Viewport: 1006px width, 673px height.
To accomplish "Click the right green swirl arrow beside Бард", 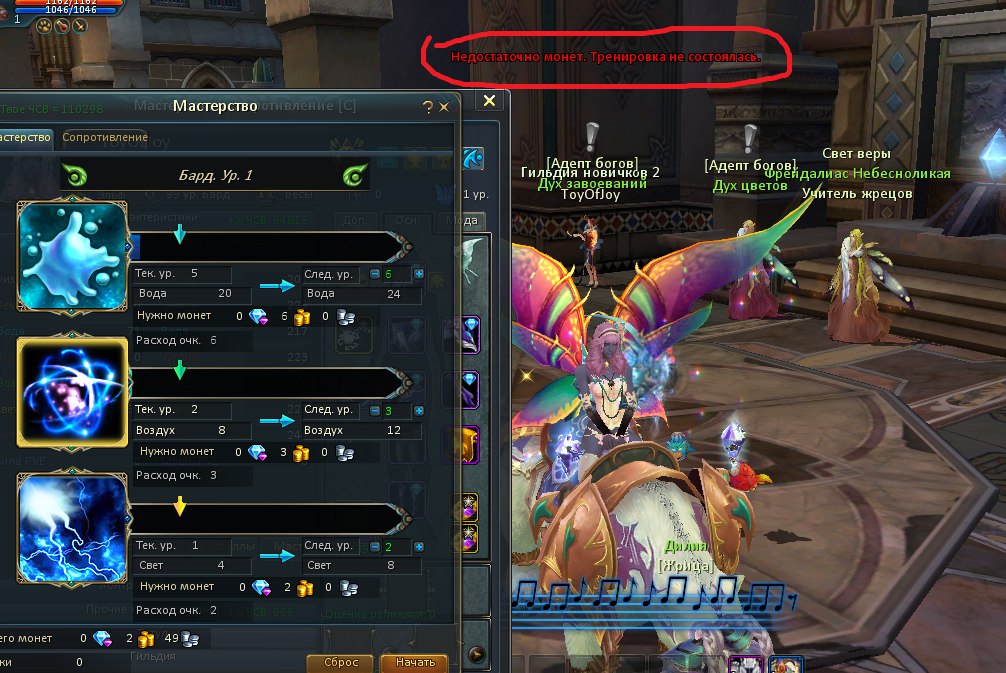I will click(x=355, y=176).
